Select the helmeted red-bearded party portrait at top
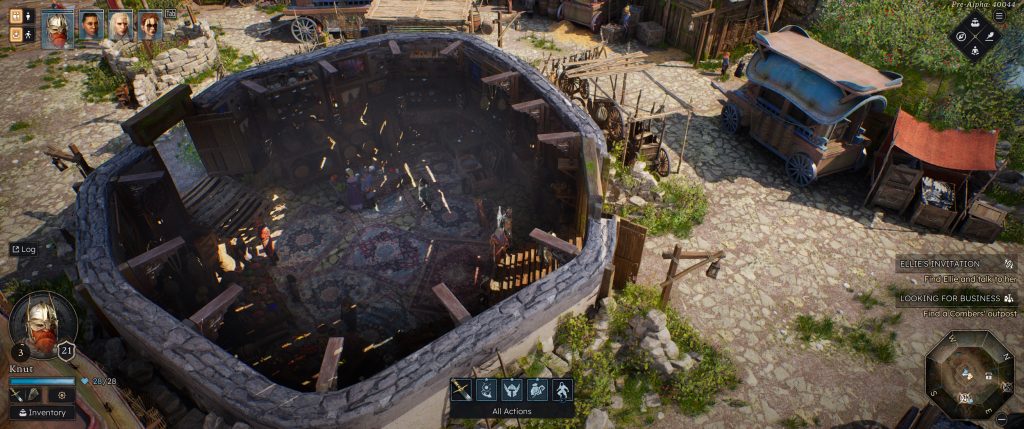This screenshot has height=429, width=1024. 57,28
